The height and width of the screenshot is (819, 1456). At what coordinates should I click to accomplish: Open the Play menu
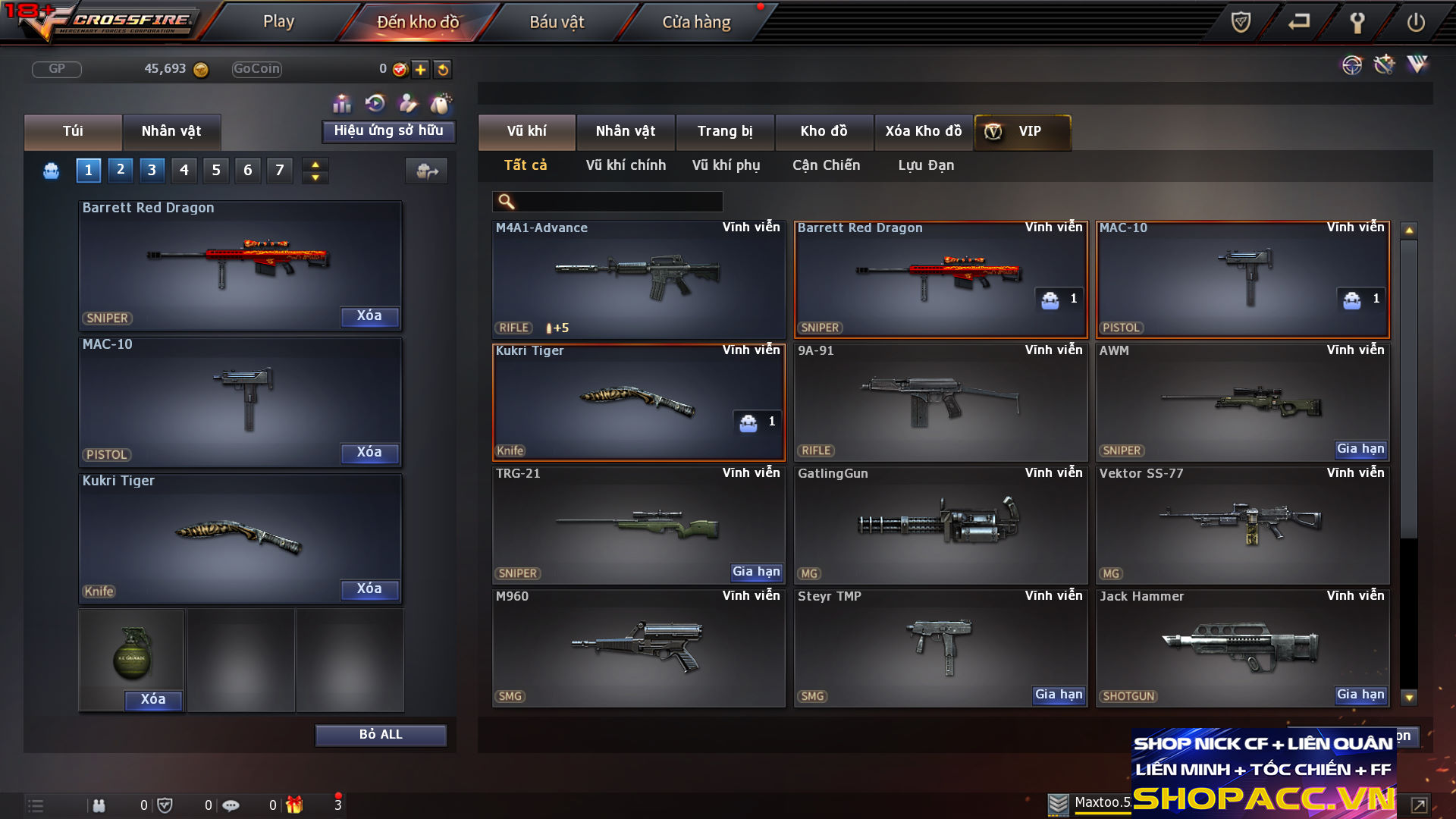[278, 22]
